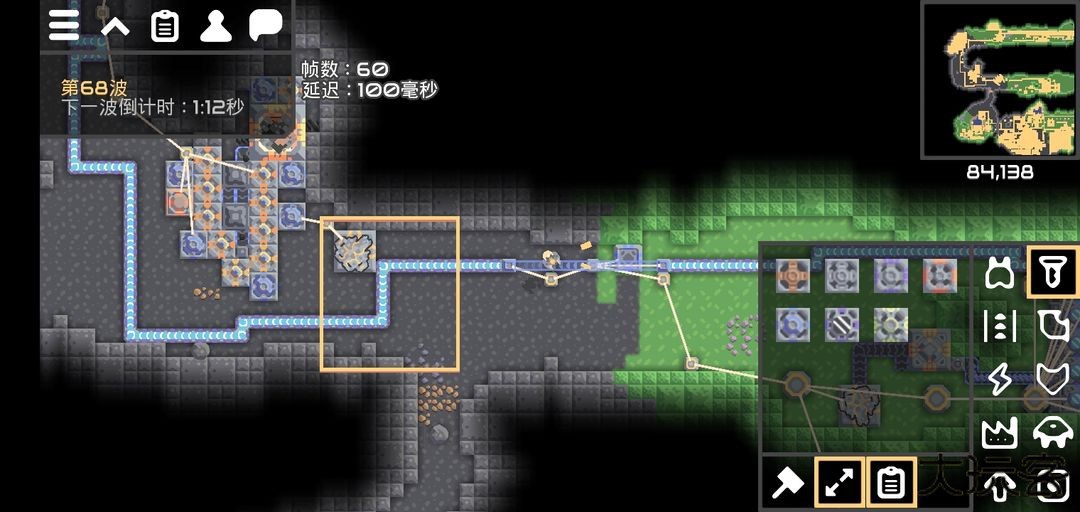This screenshot has width=1080, height=512.
Task: Open the player list icon
Action: [x=215, y=26]
